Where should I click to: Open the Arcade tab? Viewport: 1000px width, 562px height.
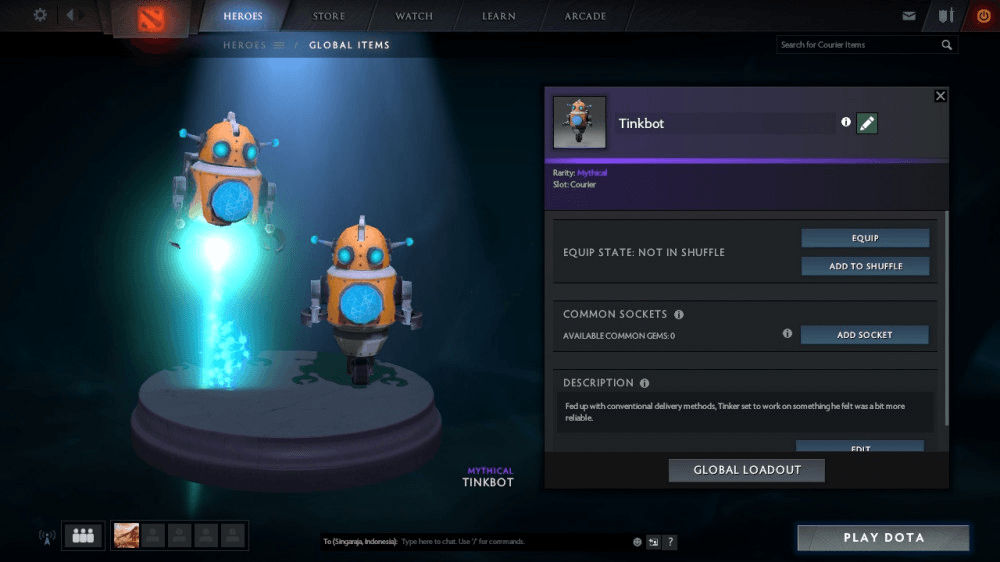pyautogui.click(x=585, y=16)
